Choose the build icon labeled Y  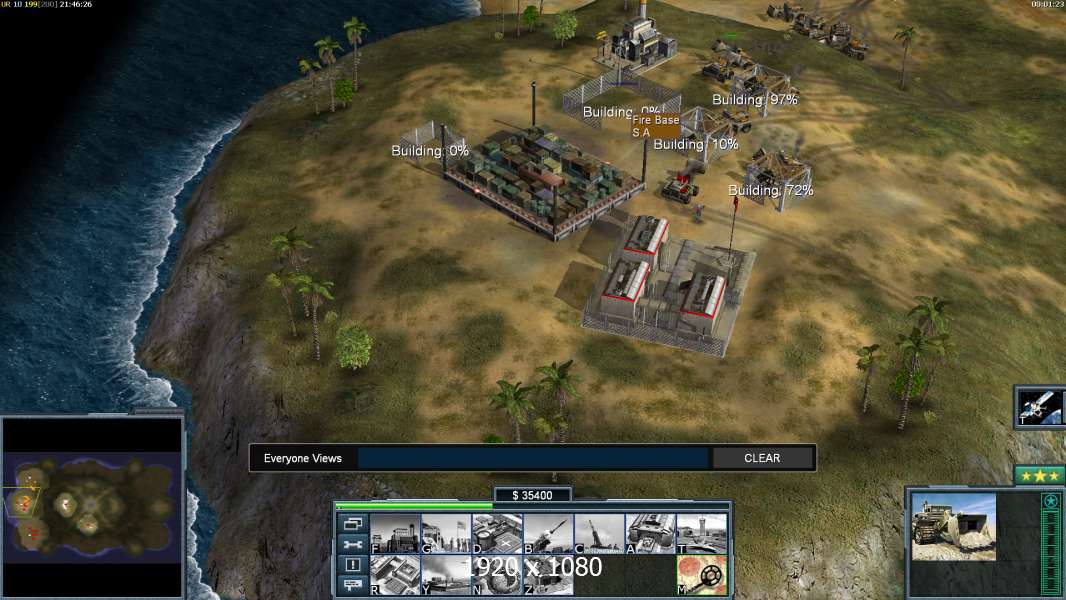click(446, 574)
